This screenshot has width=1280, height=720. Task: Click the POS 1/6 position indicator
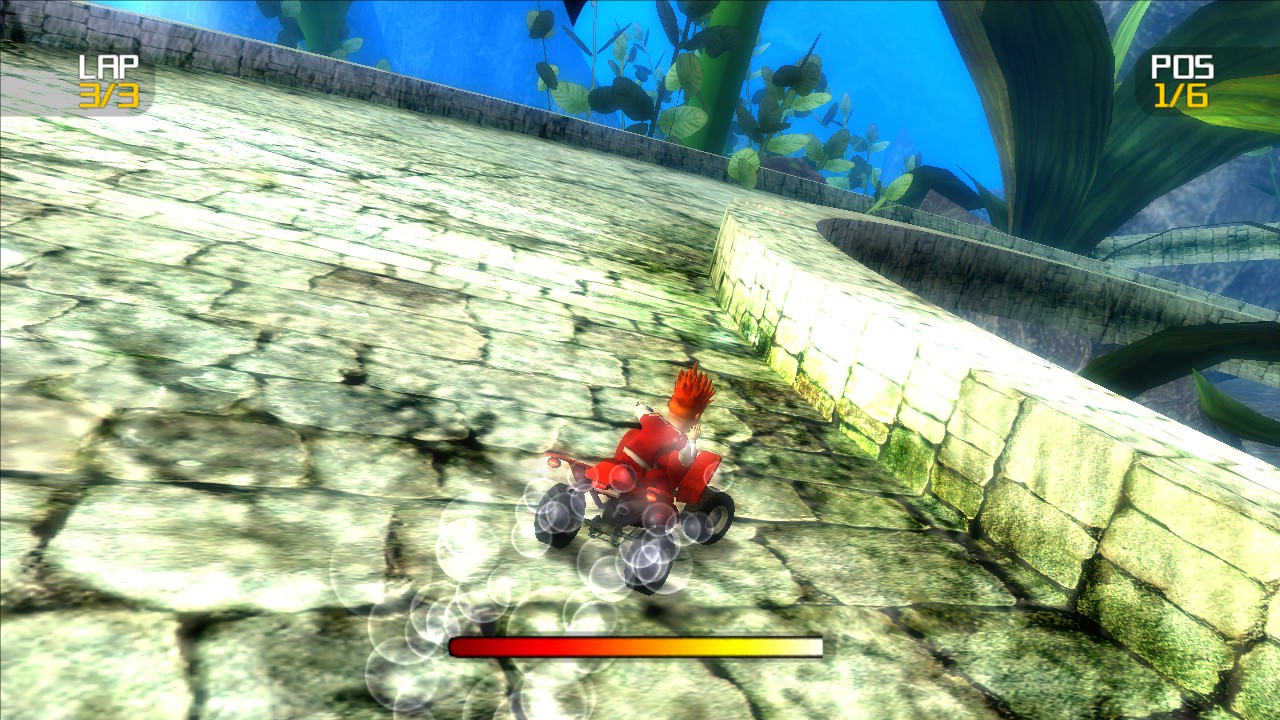[x=1181, y=82]
